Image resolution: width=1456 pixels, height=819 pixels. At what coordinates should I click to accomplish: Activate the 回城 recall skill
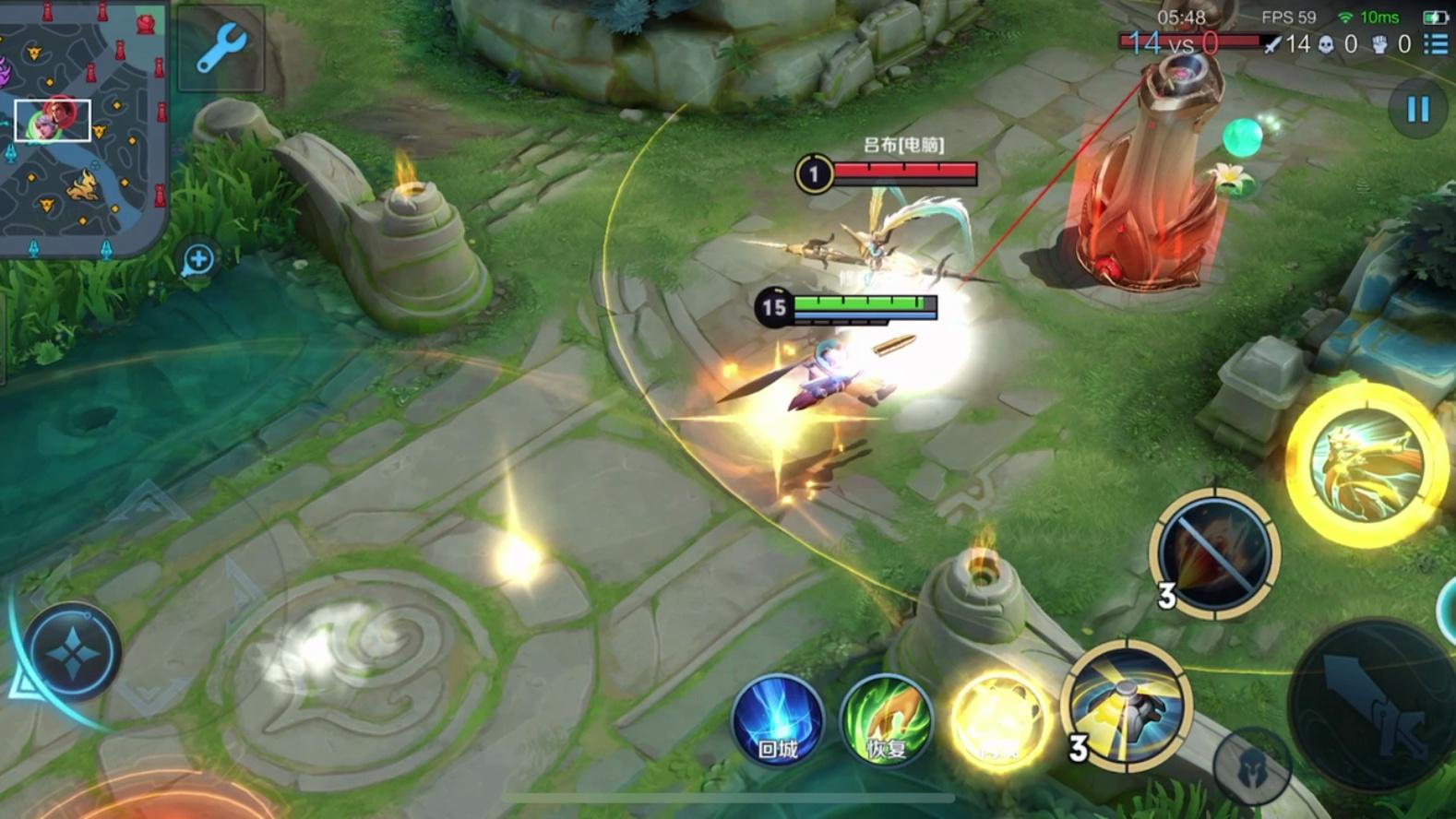tap(777, 720)
